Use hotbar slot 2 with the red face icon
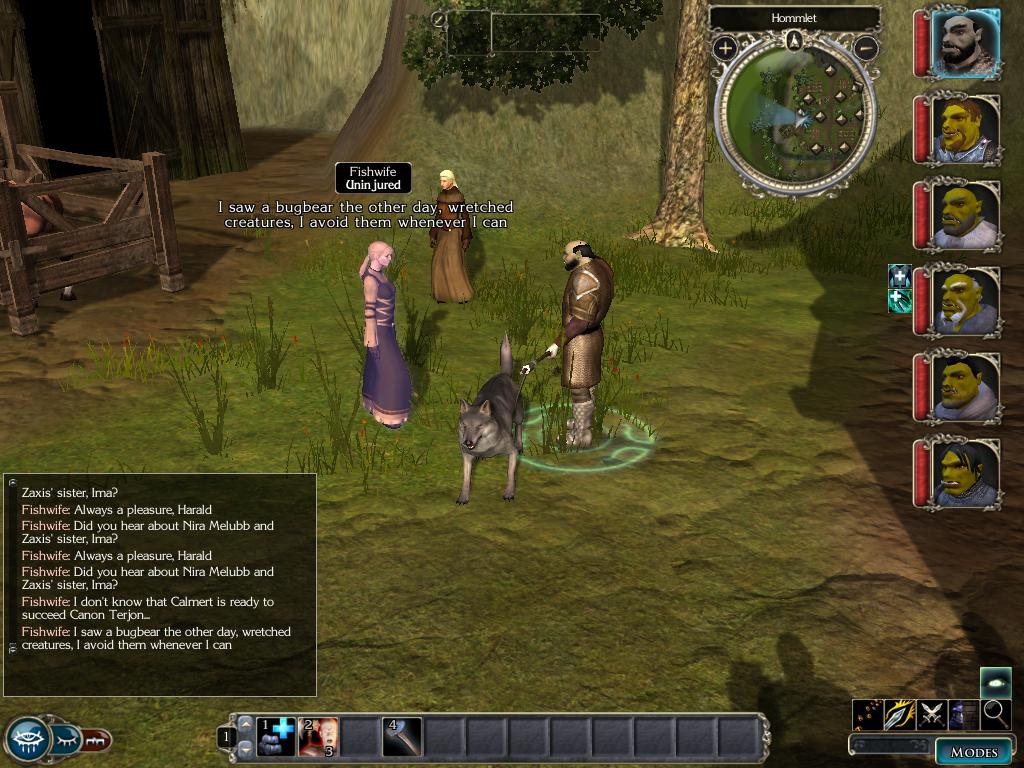1024x768 pixels. click(x=318, y=737)
